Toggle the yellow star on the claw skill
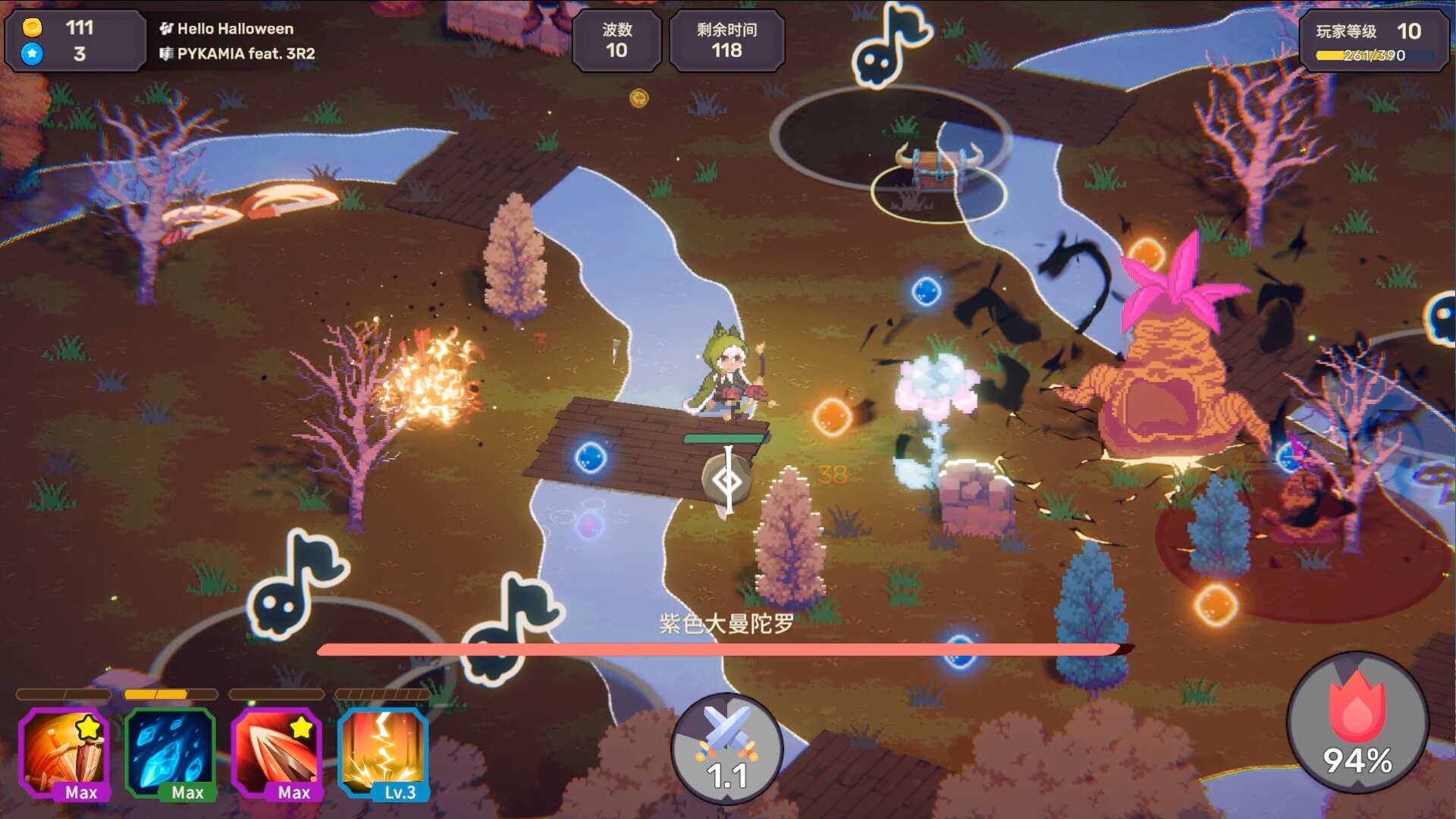 point(302,726)
